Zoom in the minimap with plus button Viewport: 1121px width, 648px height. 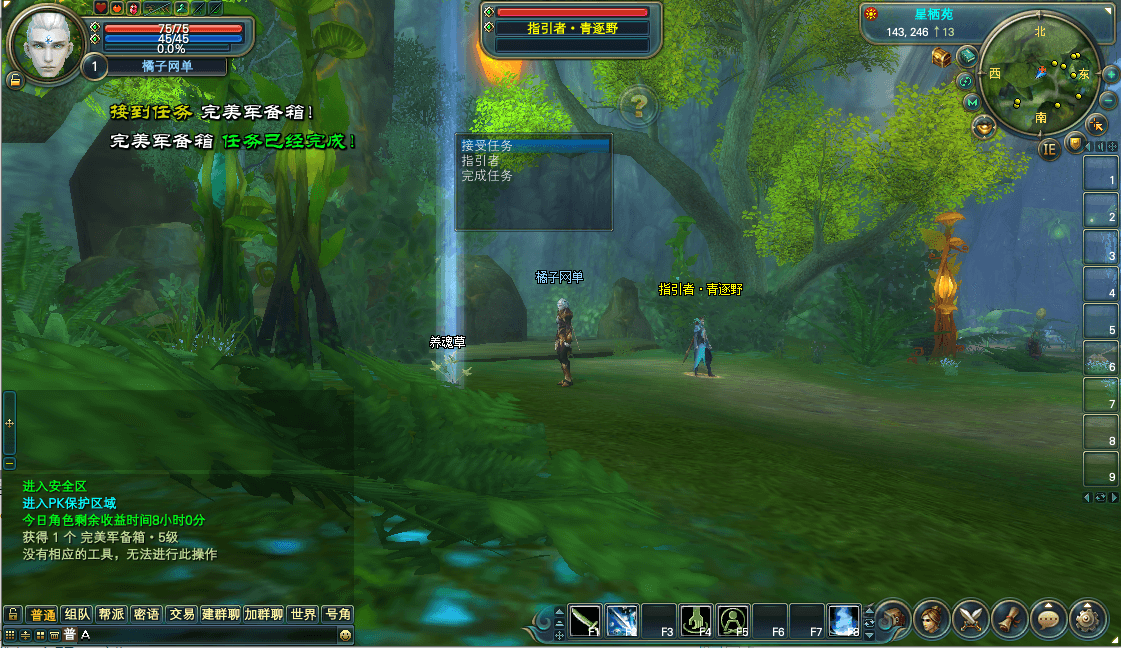point(1110,75)
